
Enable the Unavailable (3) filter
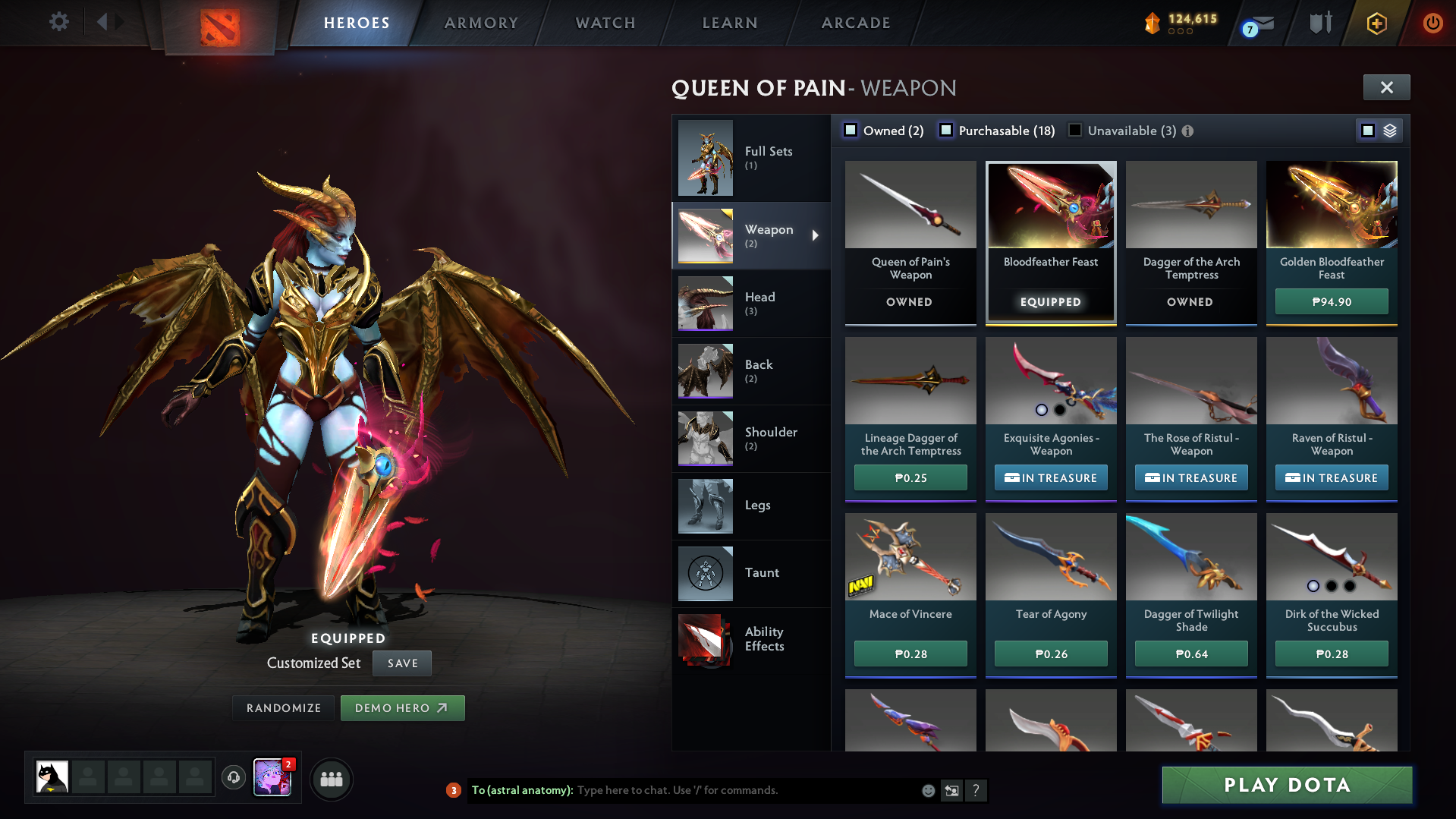1075,131
